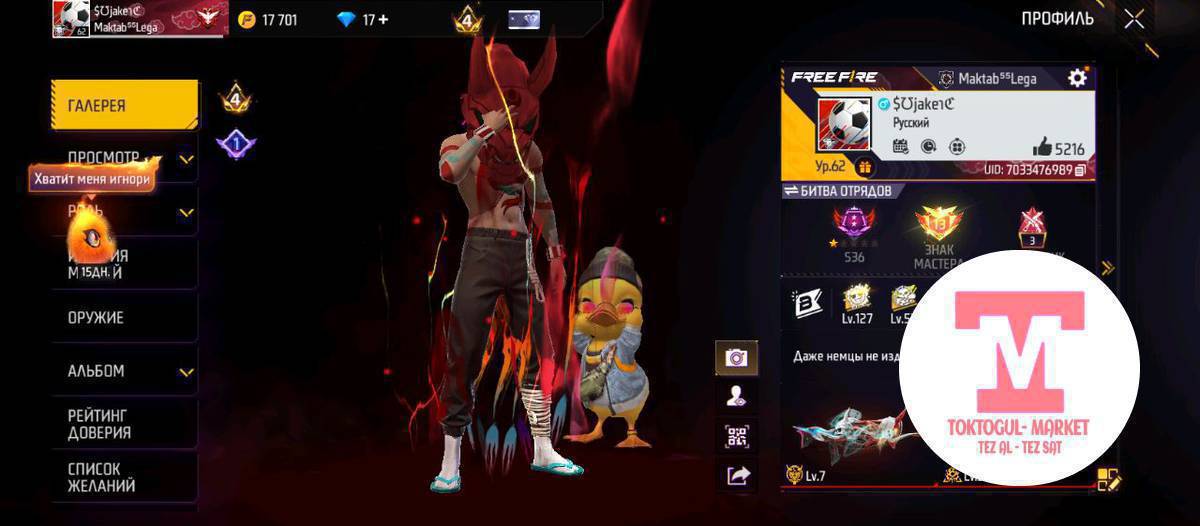Image resolution: width=1200 pixels, height=526 pixels.
Task: Open Список желаний page
Action: click(123, 477)
